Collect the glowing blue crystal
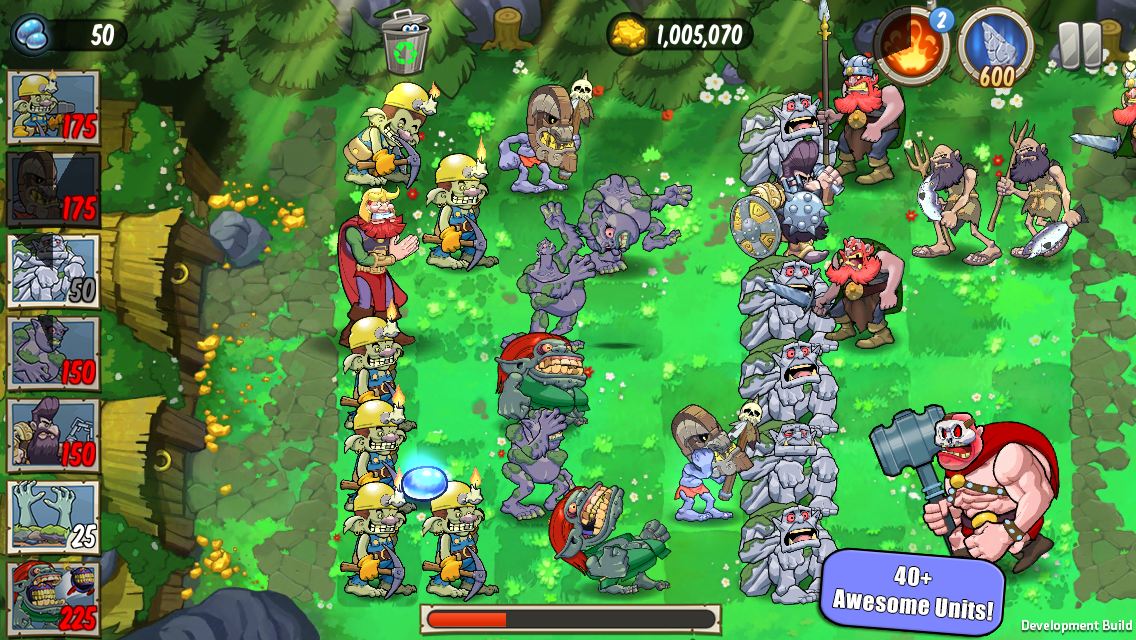The image size is (1136, 640). [423, 483]
